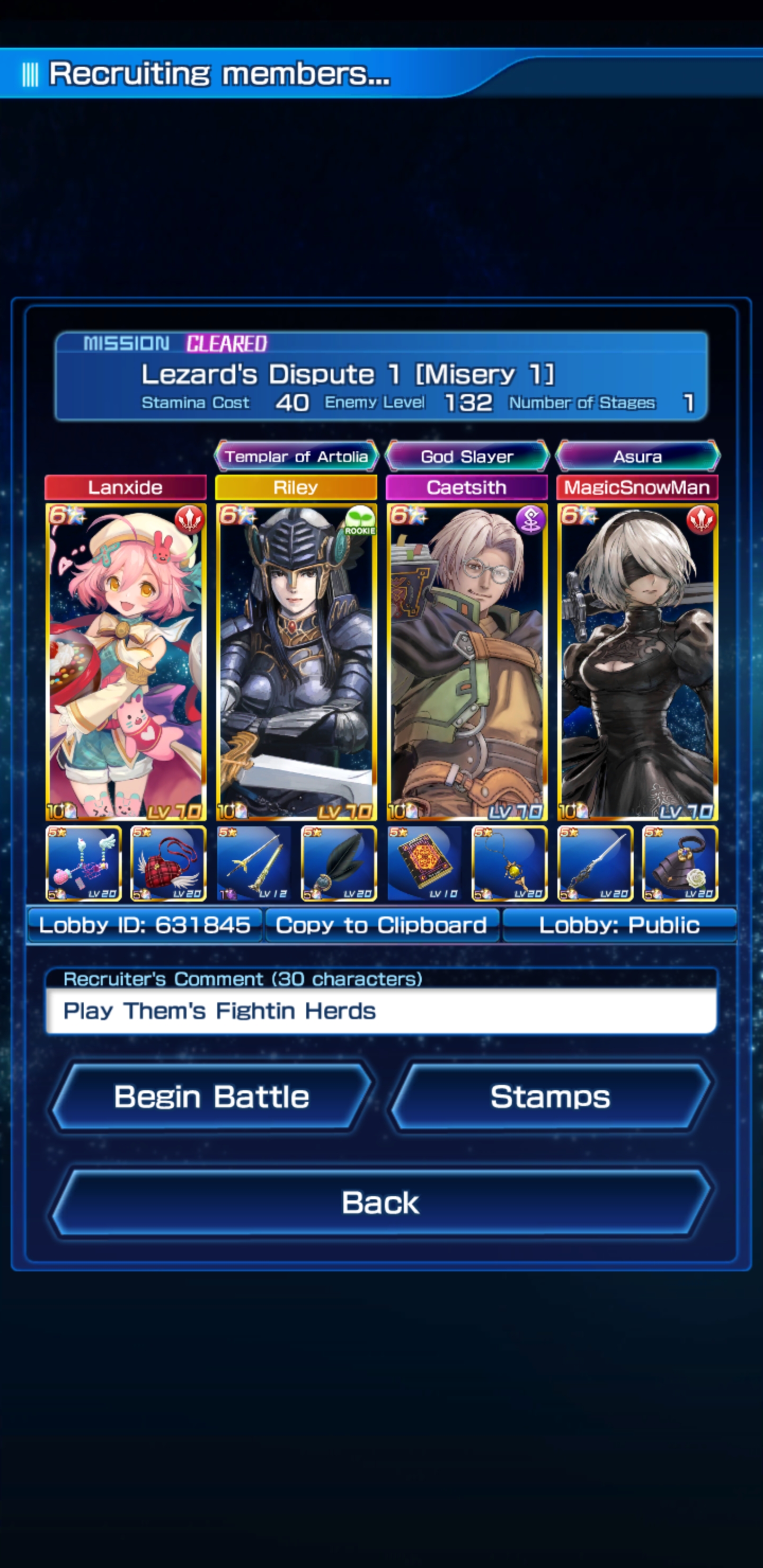Tap the Lobby ID 631845 label

tap(144, 925)
